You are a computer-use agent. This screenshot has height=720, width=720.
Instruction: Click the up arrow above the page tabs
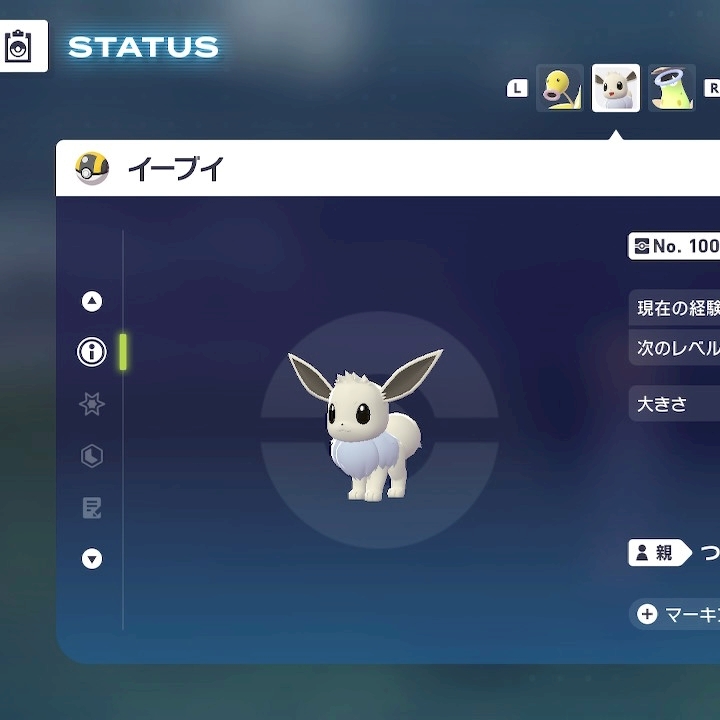(x=92, y=301)
